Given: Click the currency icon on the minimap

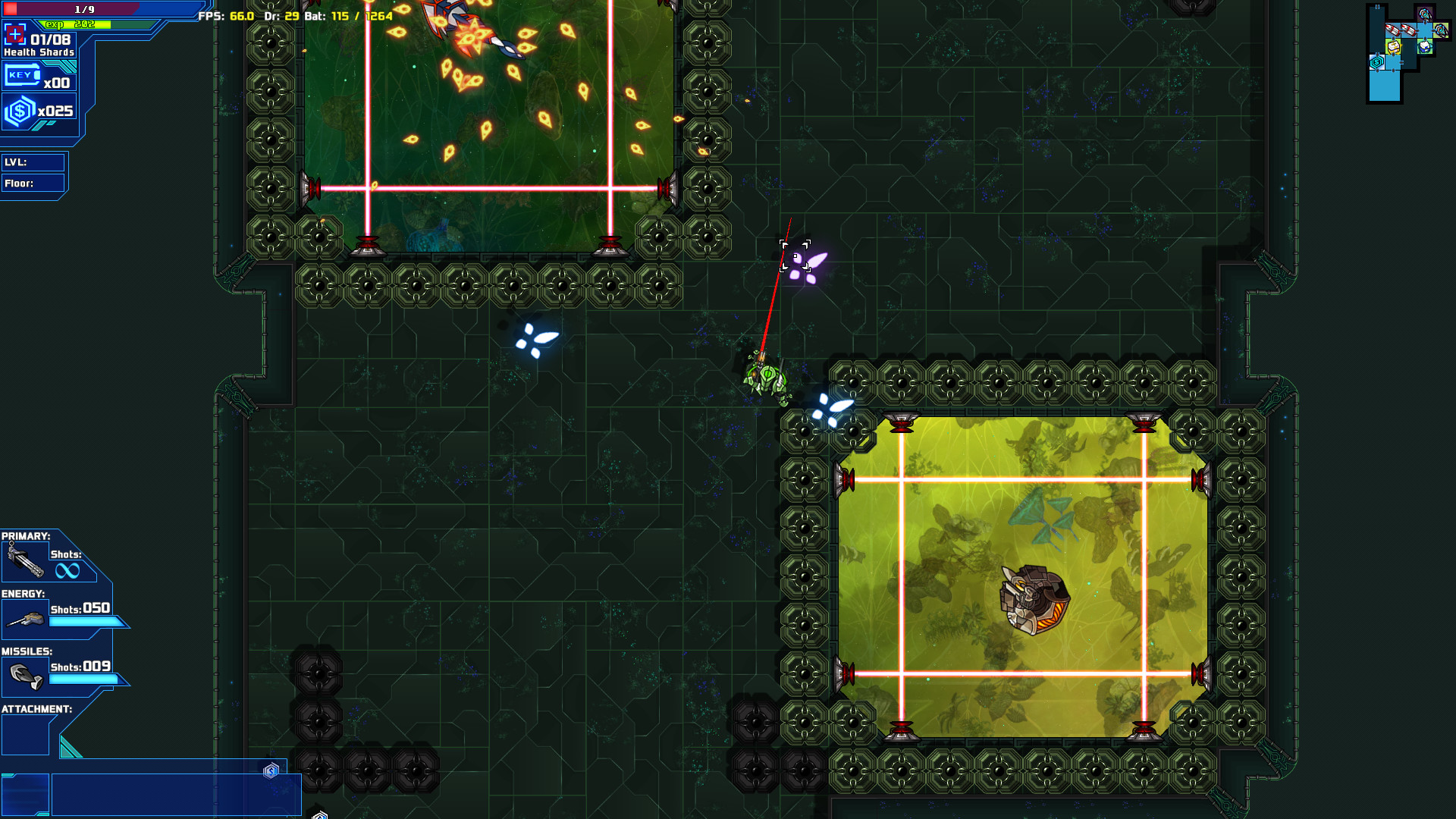Looking at the screenshot, I should click(1376, 61).
